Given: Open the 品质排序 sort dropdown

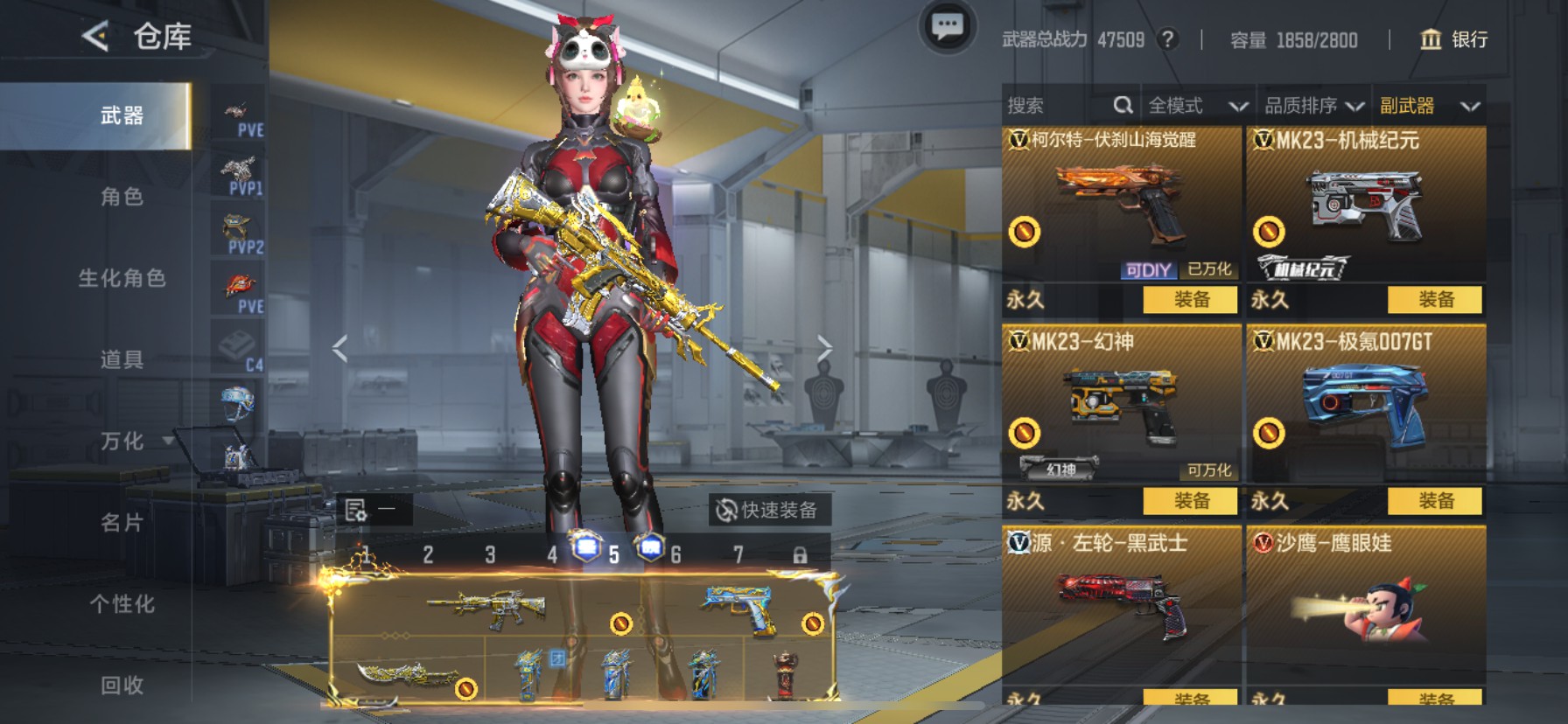Looking at the screenshot, I should click(x=1313, y=106).
